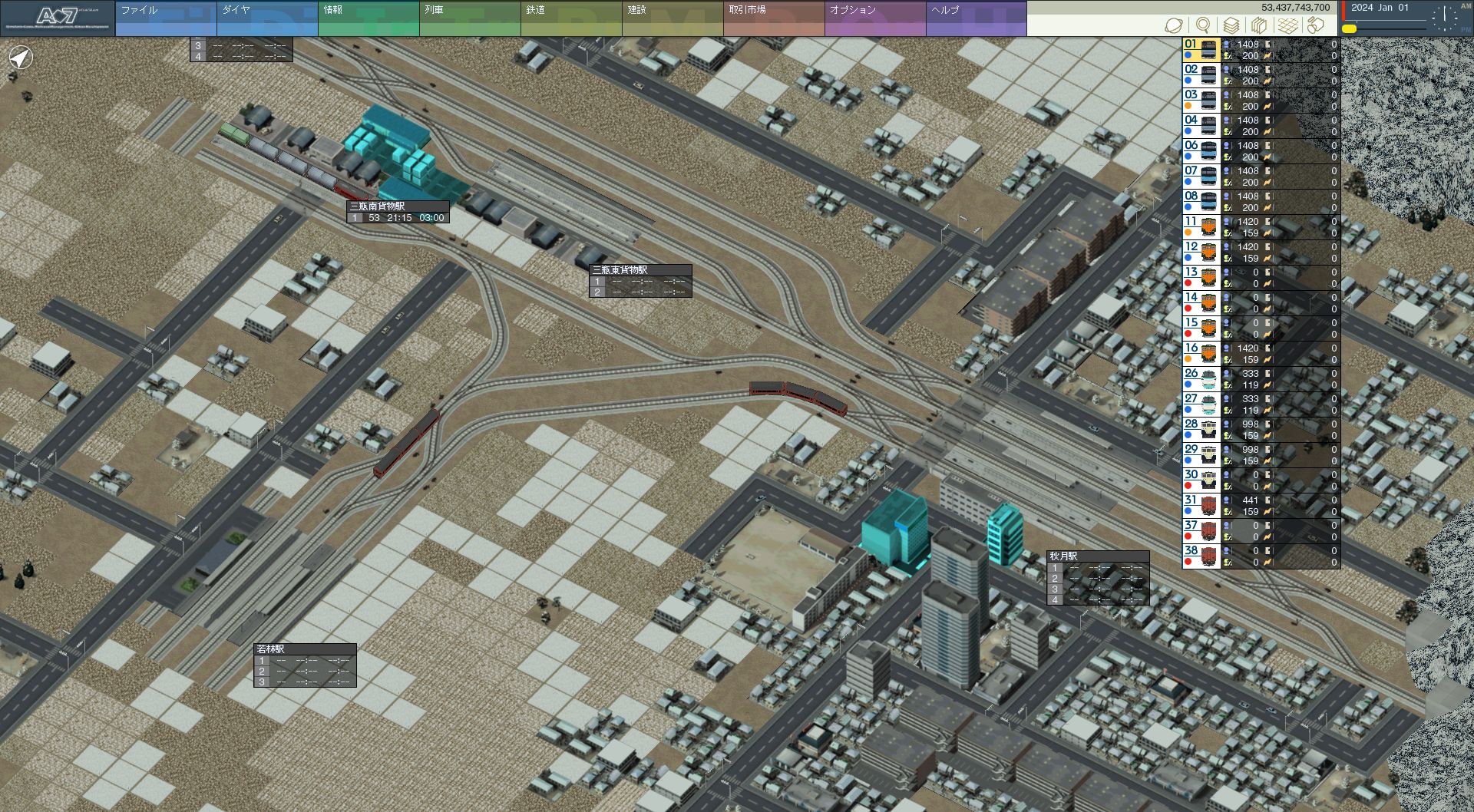Click the planet globe view icon

click(1174, 25)
